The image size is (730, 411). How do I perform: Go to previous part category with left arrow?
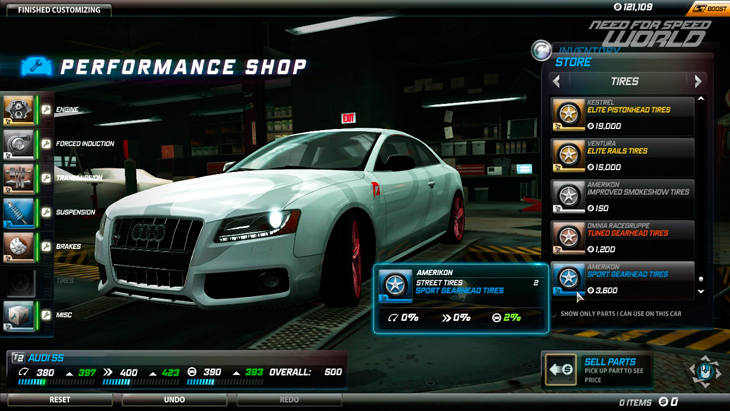point(557,82)
